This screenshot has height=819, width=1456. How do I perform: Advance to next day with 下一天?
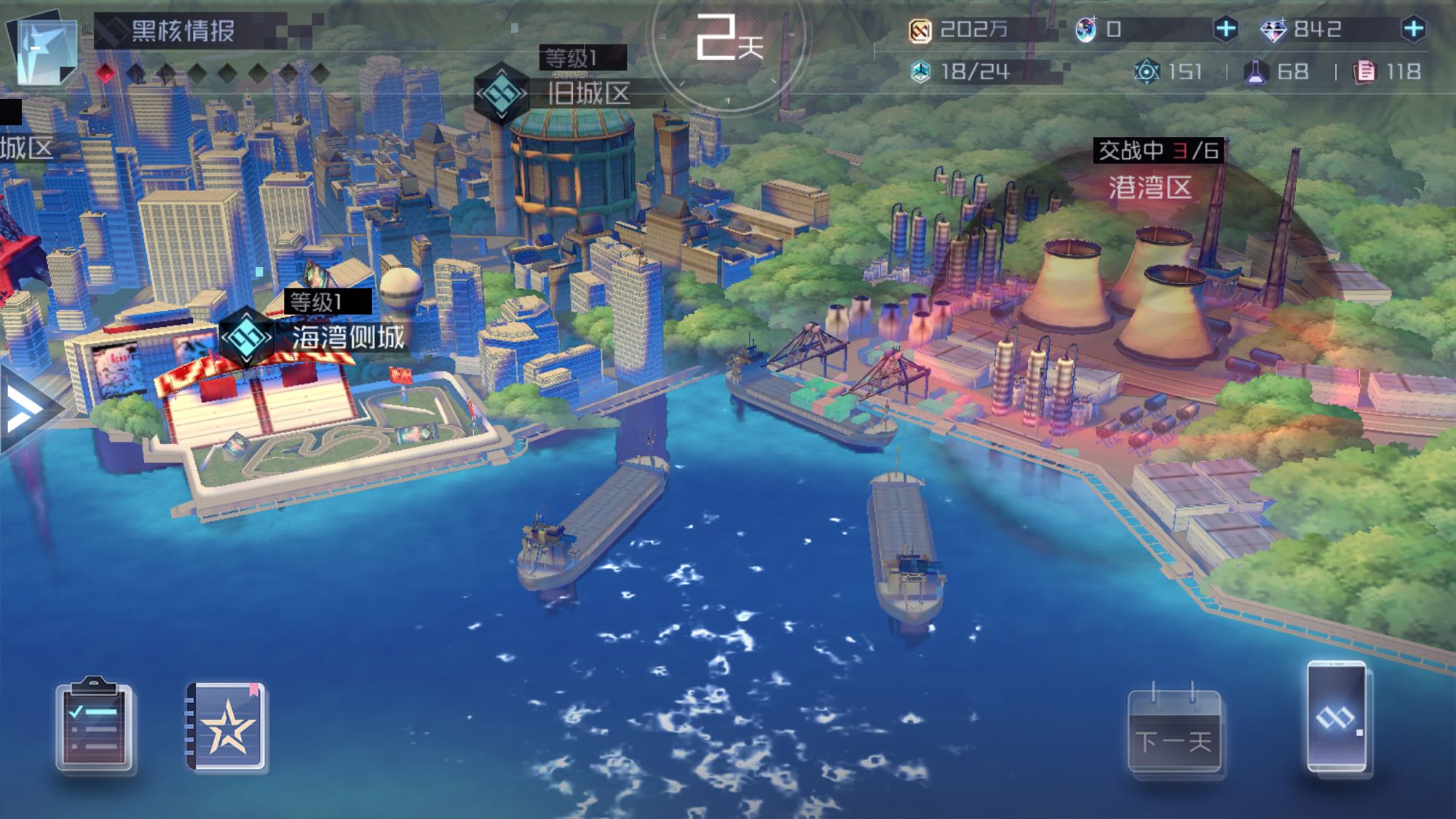click(x=1174, y=730)
